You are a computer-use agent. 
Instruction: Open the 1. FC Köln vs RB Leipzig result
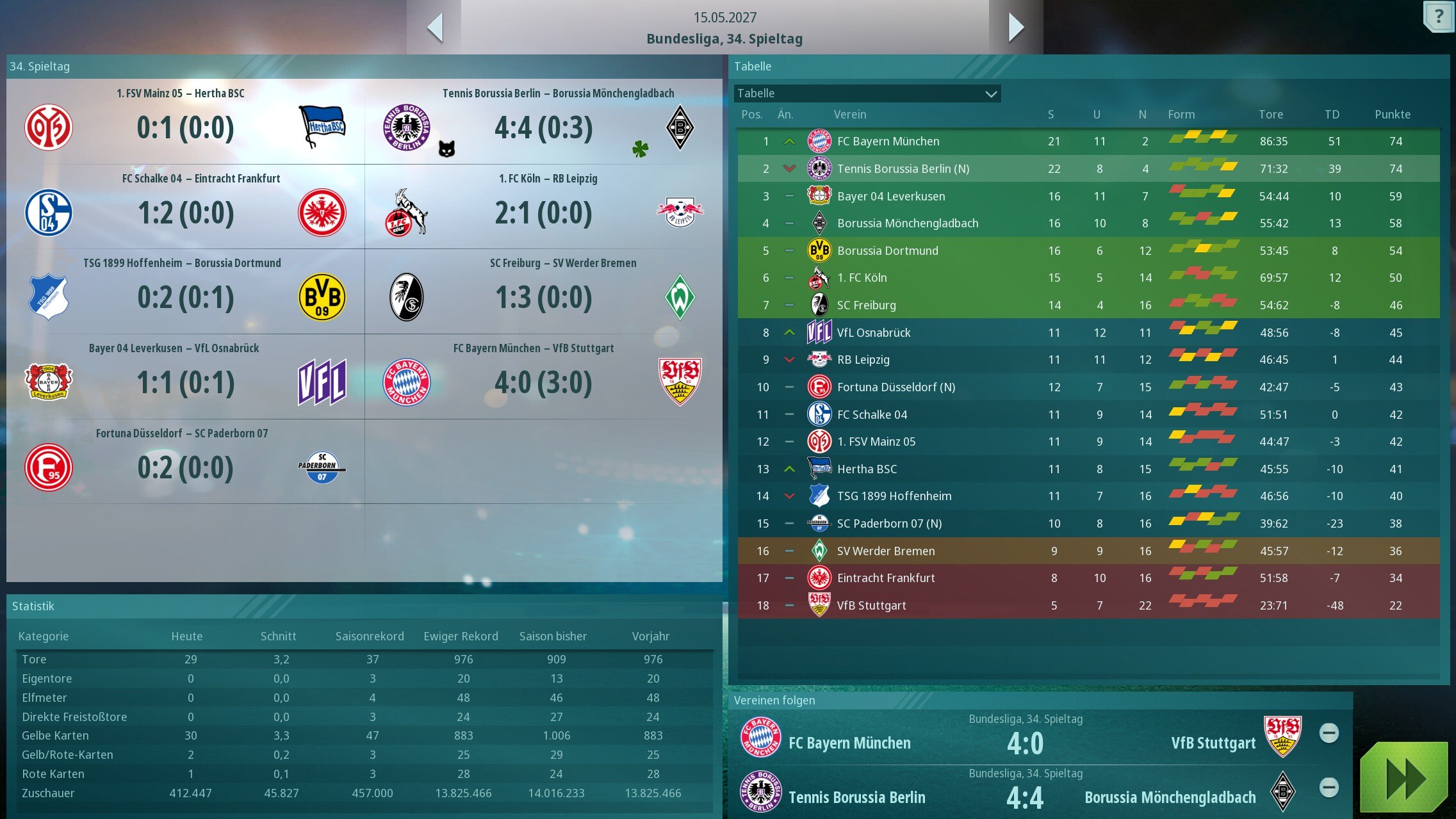pos(543,213)
